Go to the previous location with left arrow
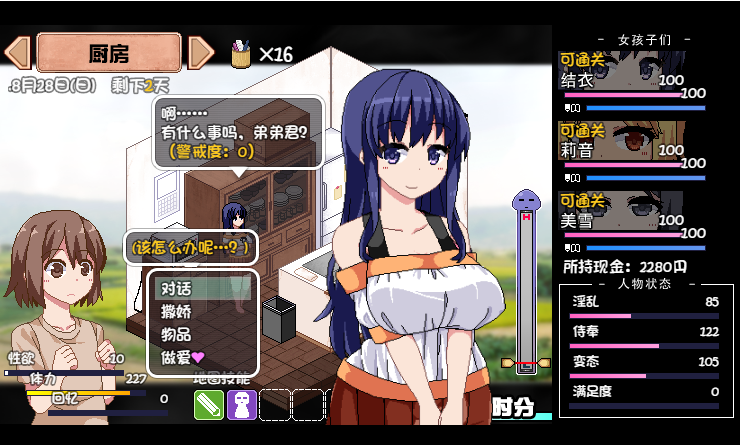 click(x=18, y=52)
